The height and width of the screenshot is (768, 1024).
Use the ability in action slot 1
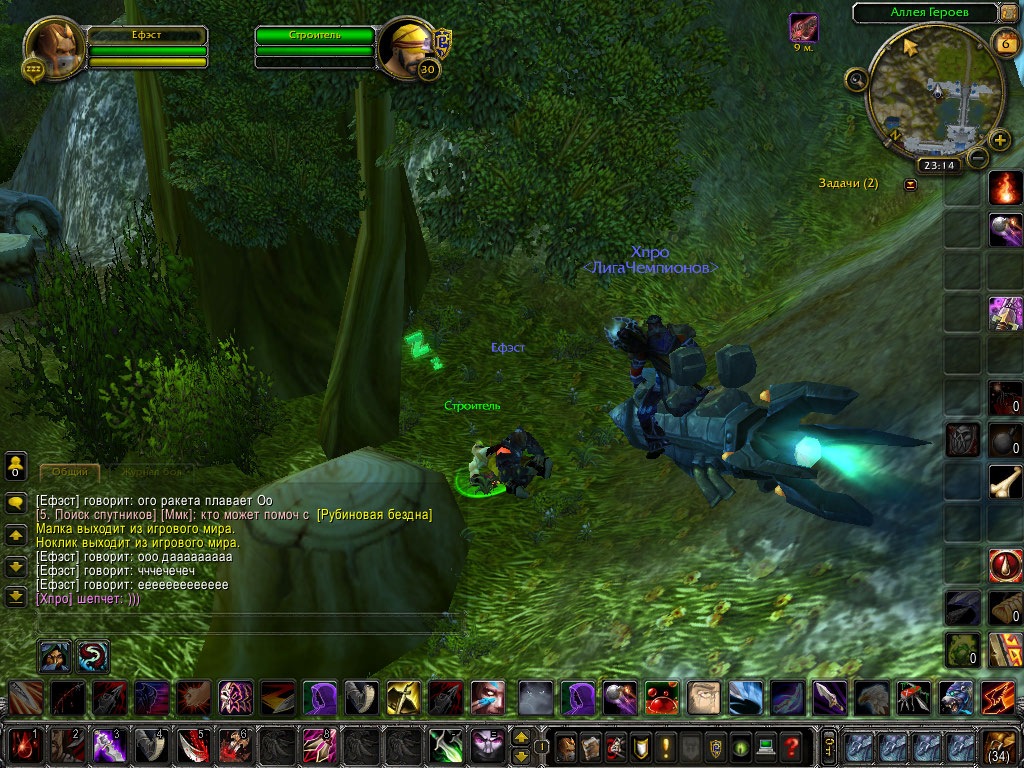(23, 746)
